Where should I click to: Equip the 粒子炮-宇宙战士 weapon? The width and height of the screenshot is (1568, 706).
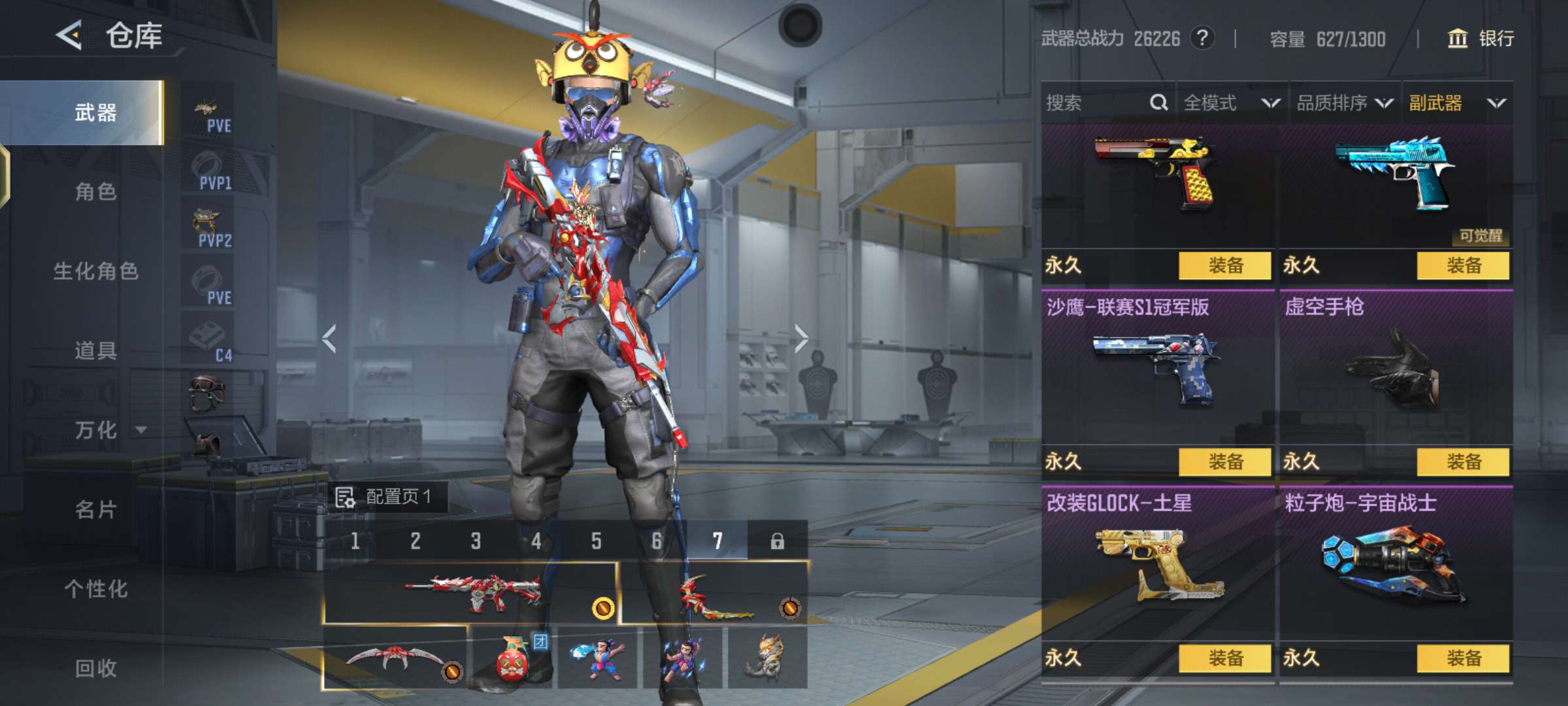tap(1463, 658)
